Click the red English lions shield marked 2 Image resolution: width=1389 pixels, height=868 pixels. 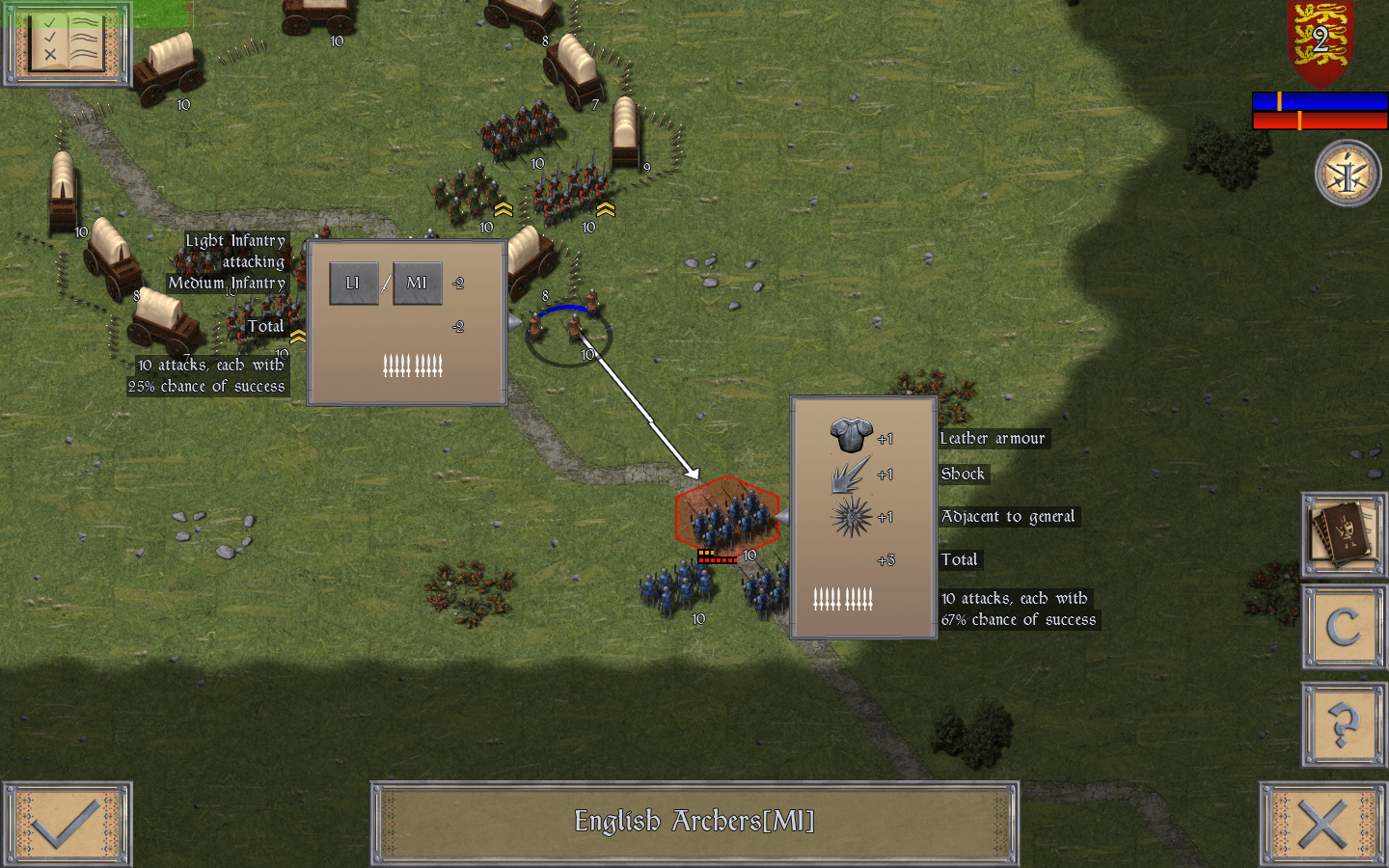pos(1318,43)
